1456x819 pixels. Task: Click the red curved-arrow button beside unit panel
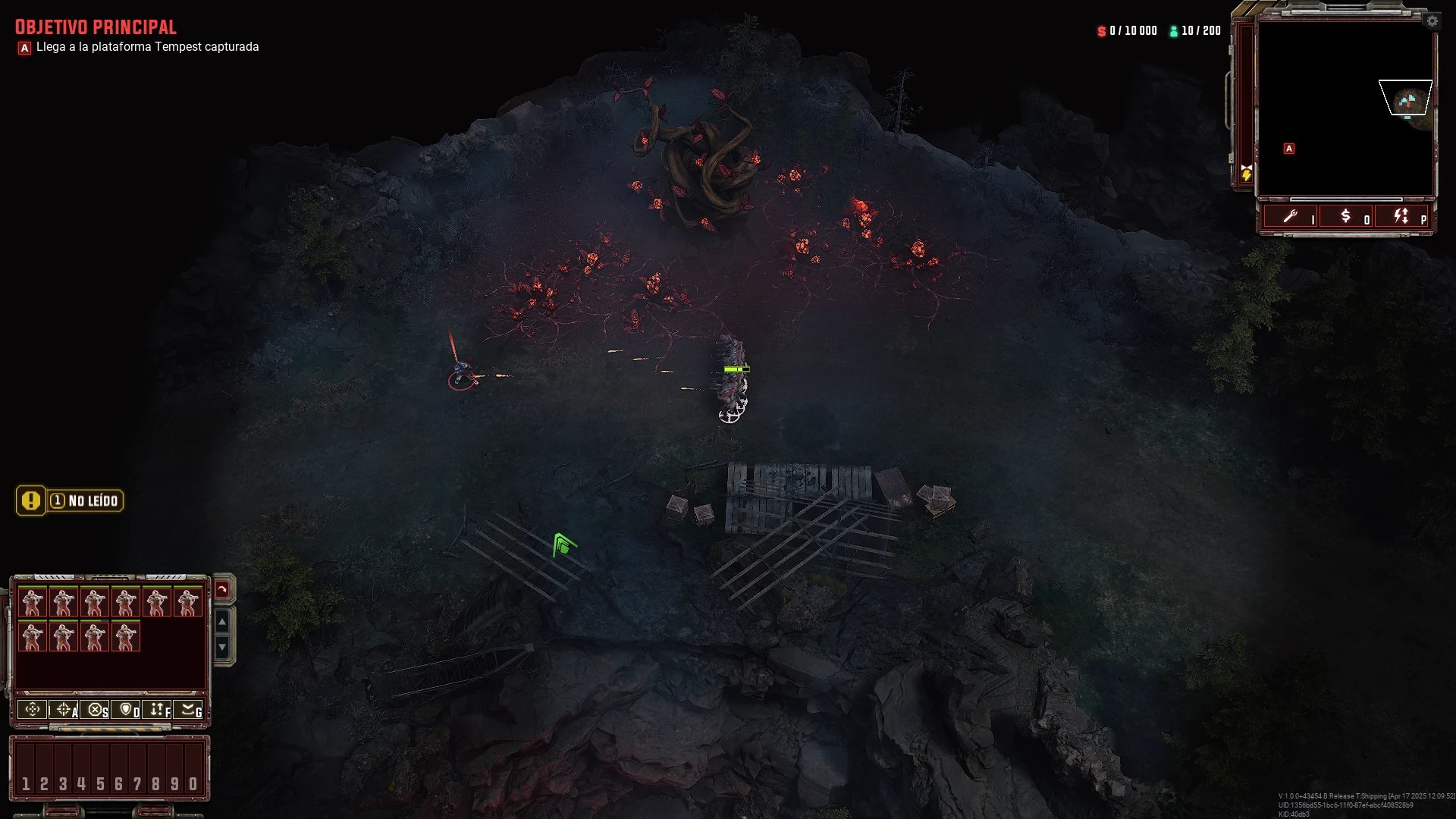(222, 589)
